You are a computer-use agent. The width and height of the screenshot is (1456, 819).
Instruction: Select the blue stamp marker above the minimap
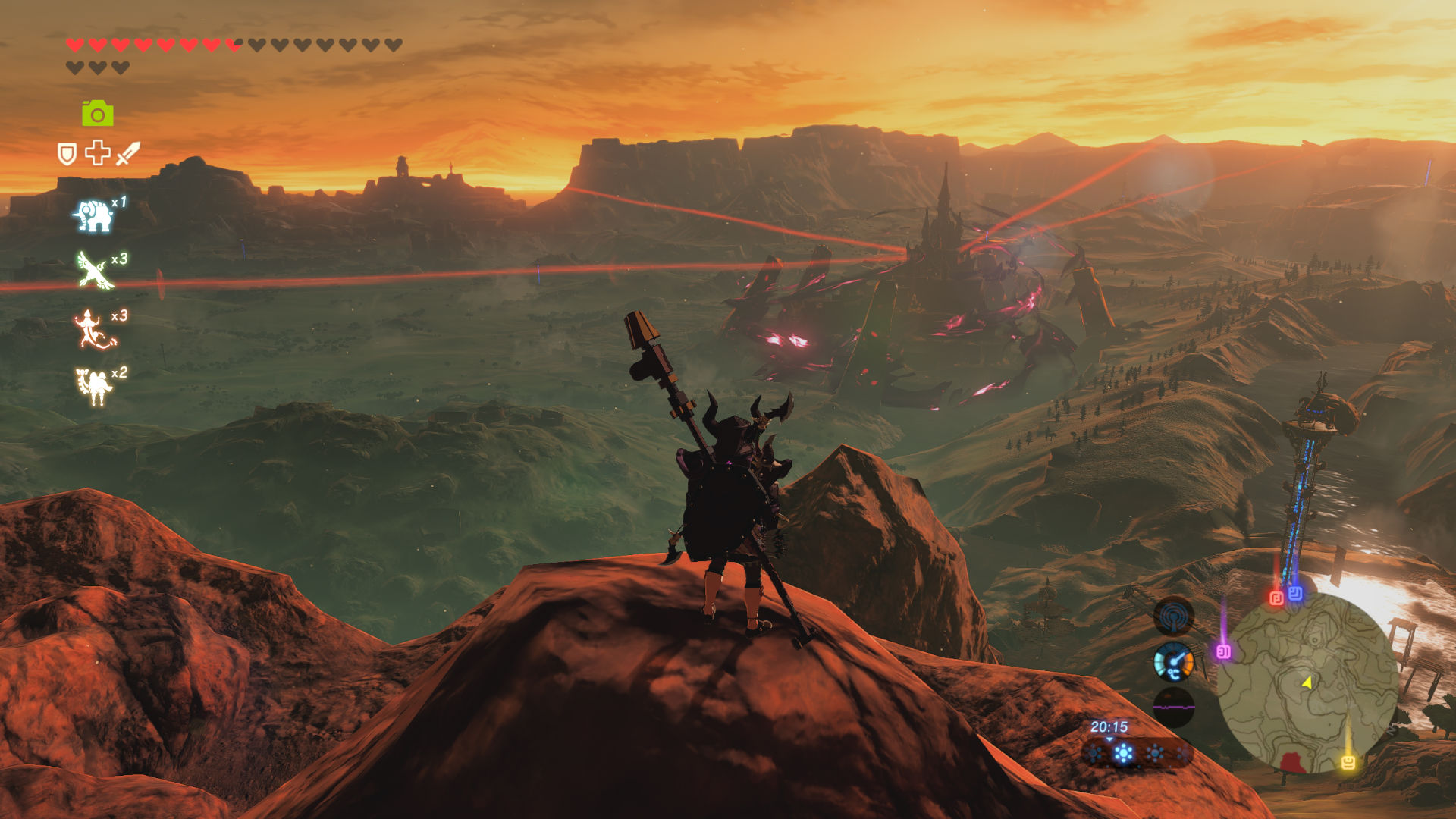click(1295, 593)
